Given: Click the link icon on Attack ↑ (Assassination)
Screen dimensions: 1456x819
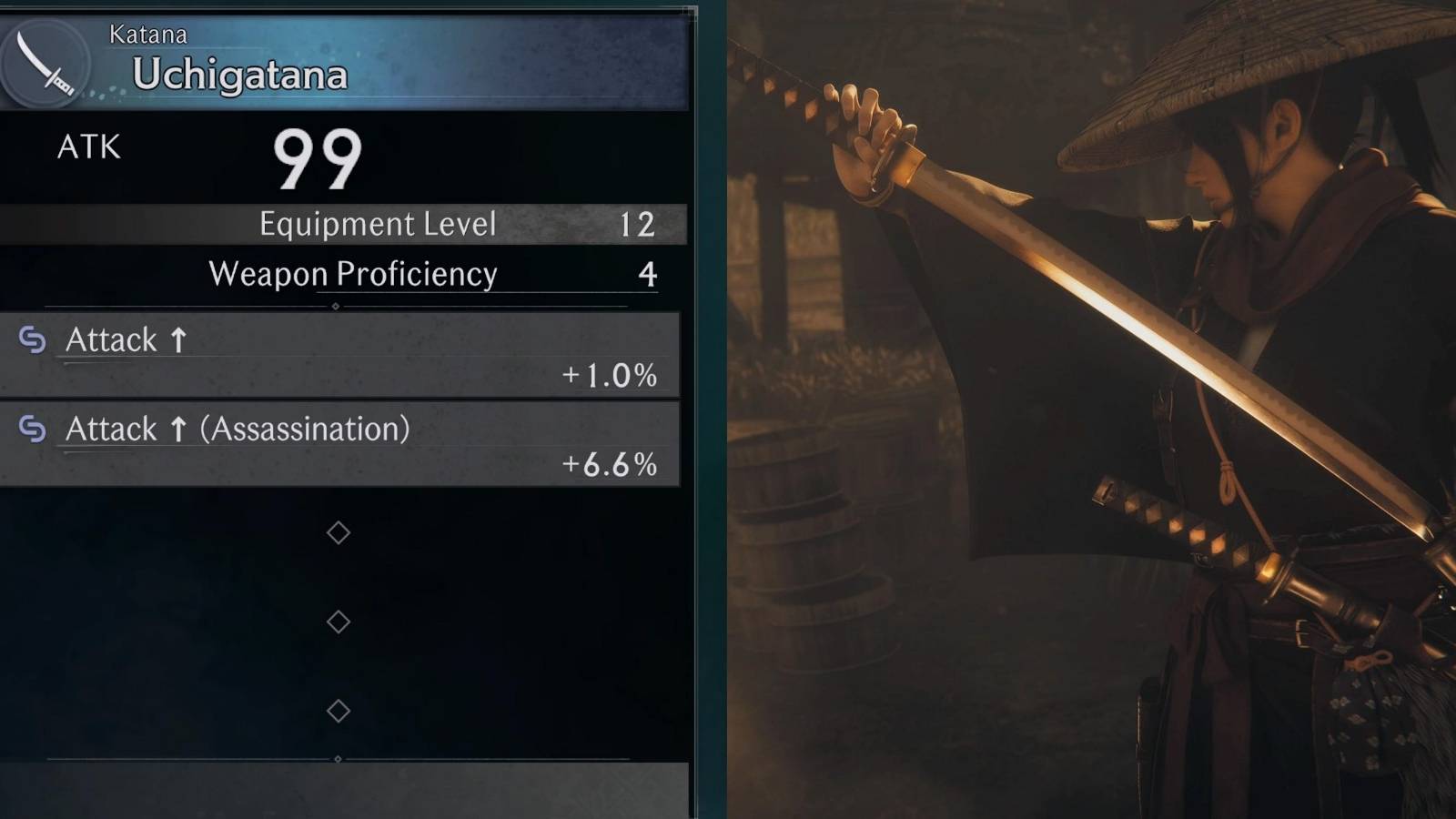Looking at the screenshot, I should tap(33, 428).
